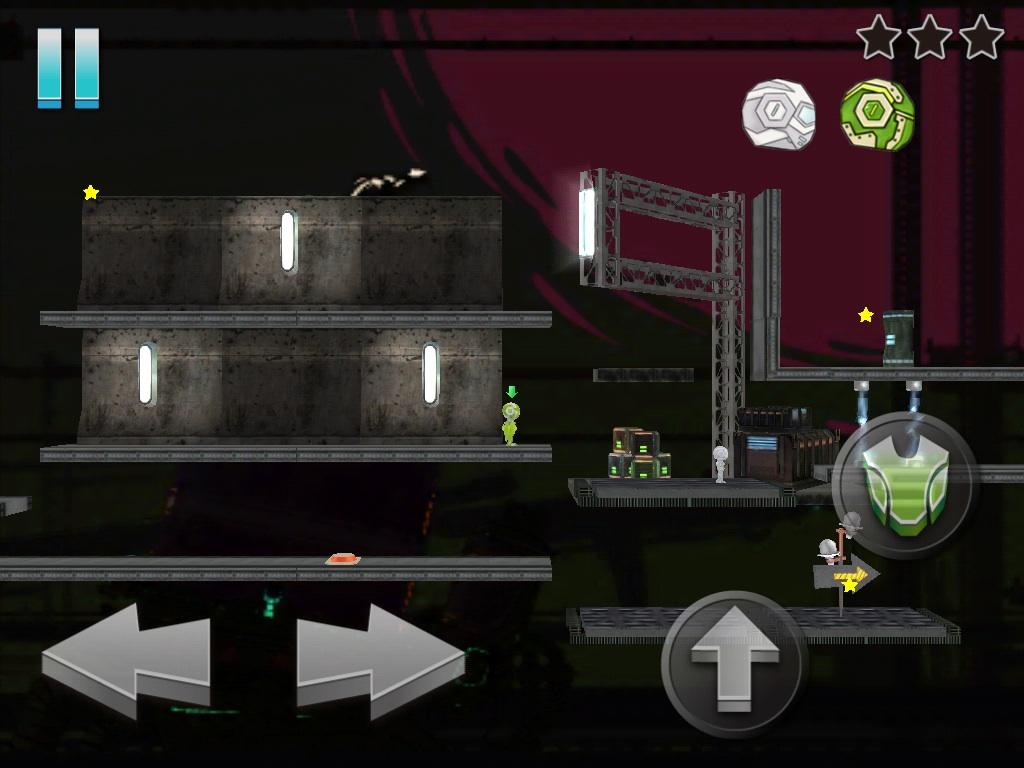
Task: Switch to the white robot character
Action: [x=778, y=114]
